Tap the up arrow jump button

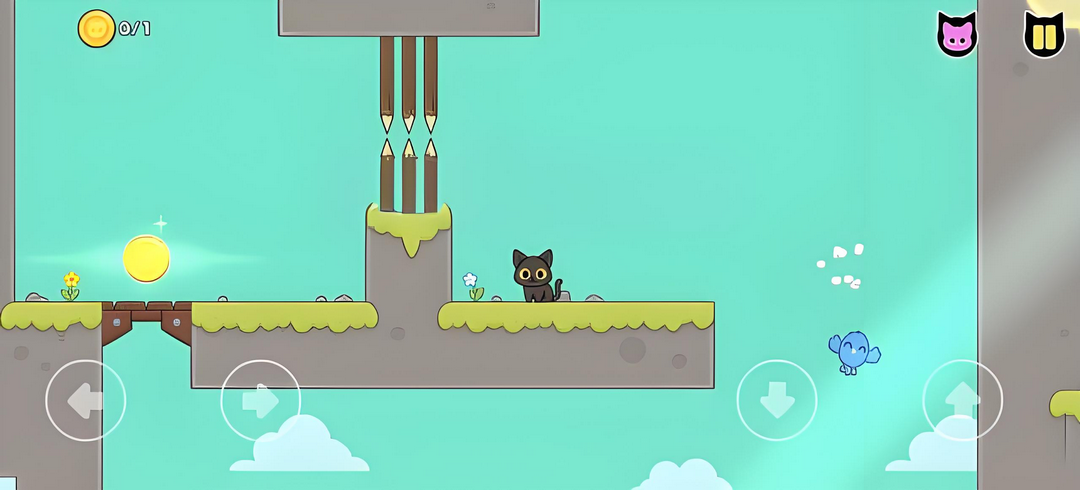(962, 400)
